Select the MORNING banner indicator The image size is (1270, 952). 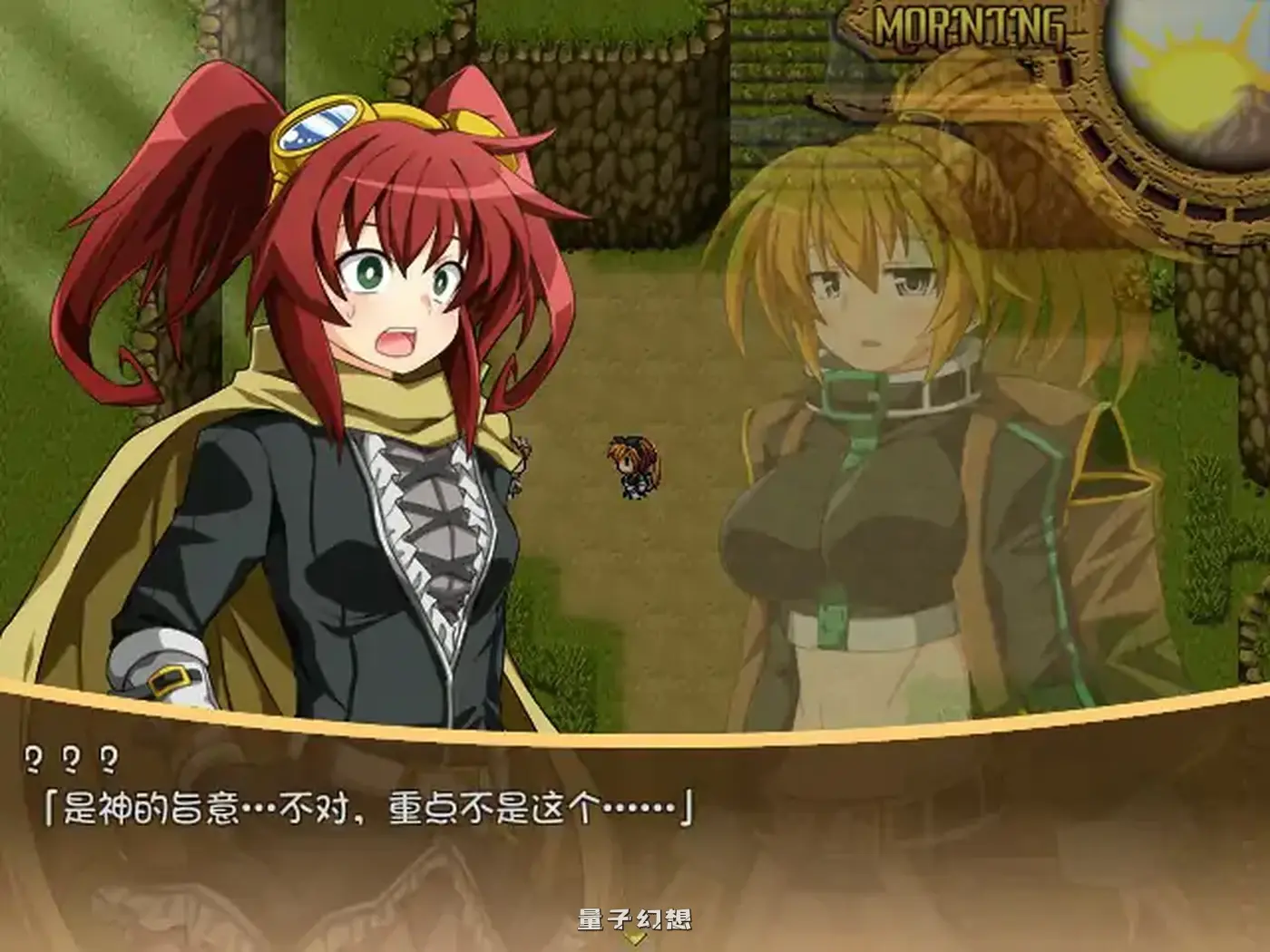coord(971,27)
